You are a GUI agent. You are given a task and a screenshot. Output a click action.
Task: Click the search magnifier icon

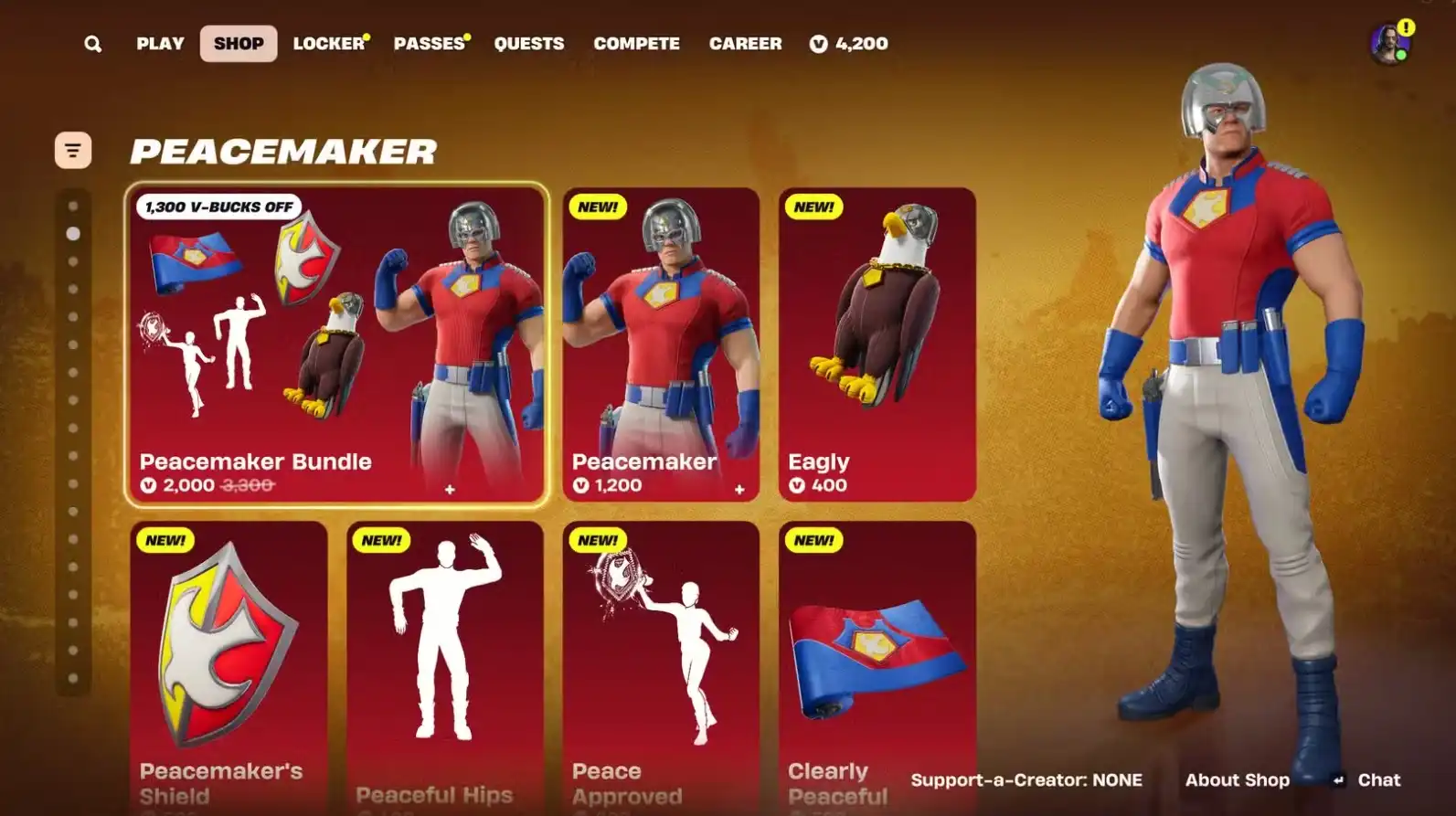pos(92,43)
